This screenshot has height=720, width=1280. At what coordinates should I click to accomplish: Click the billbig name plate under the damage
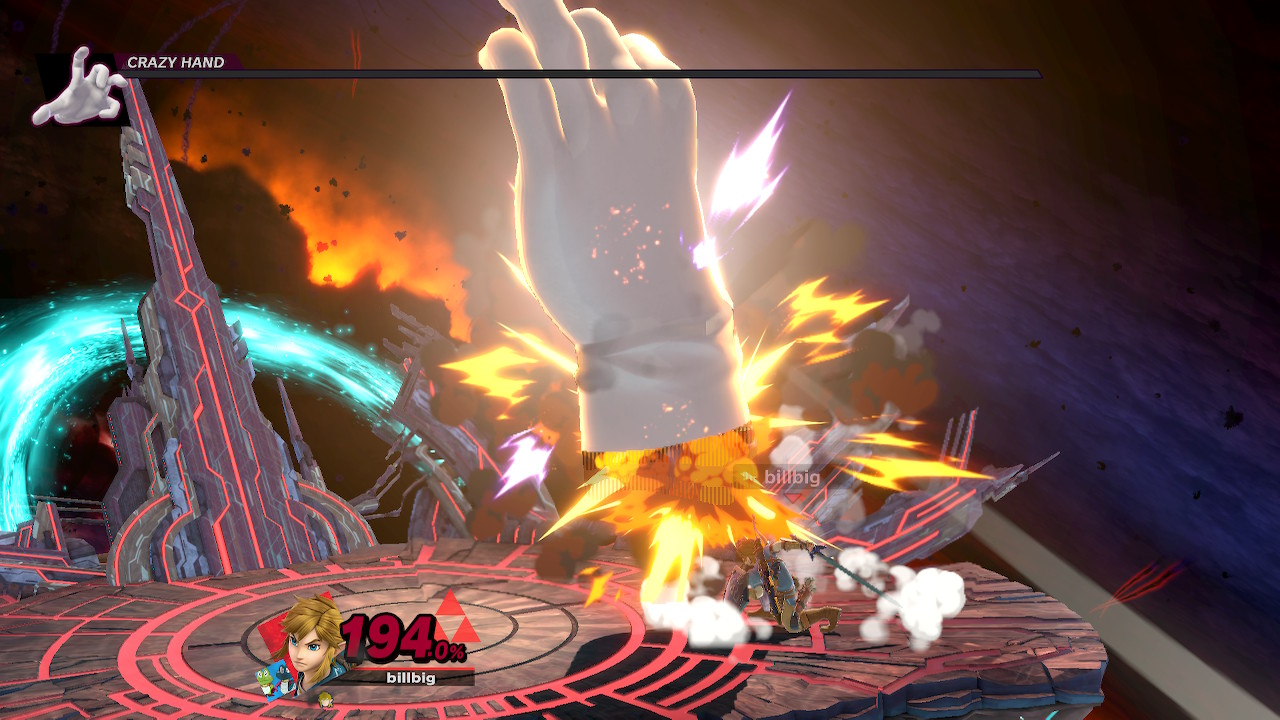(411, 678)
